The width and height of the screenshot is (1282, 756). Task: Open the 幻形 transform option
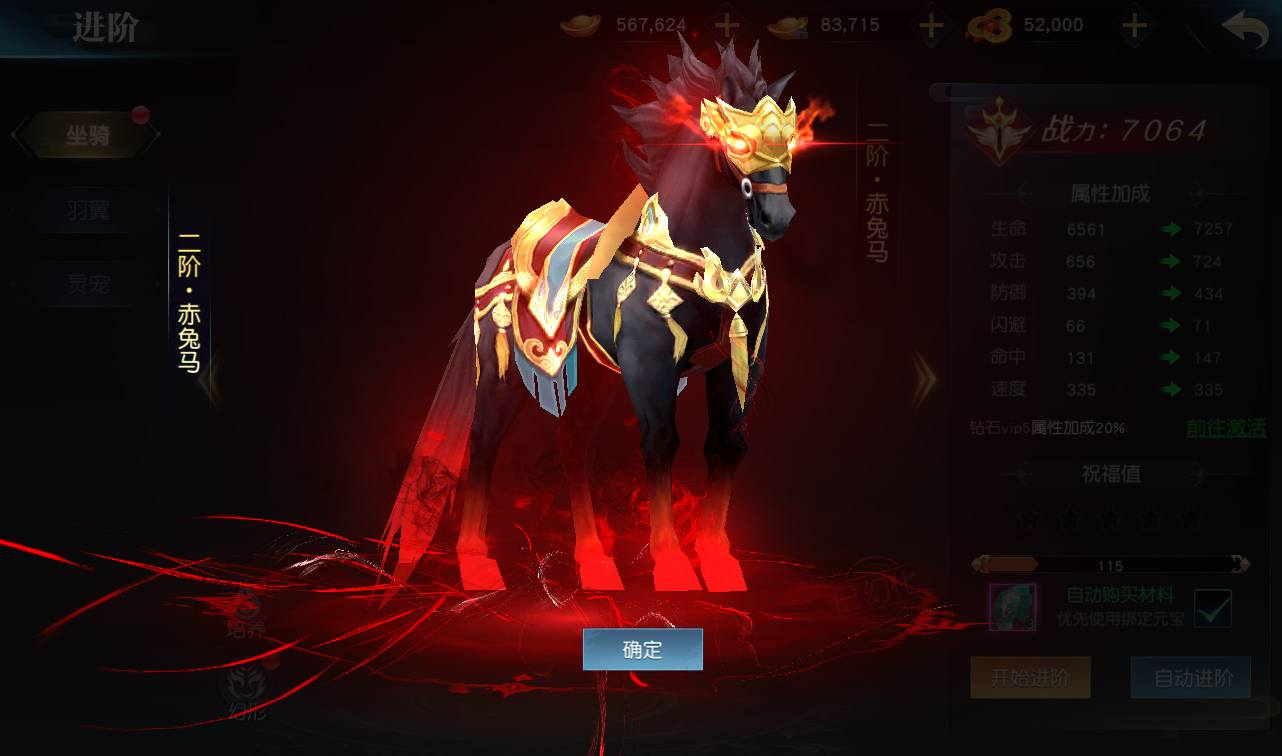(x=245, y=692)
